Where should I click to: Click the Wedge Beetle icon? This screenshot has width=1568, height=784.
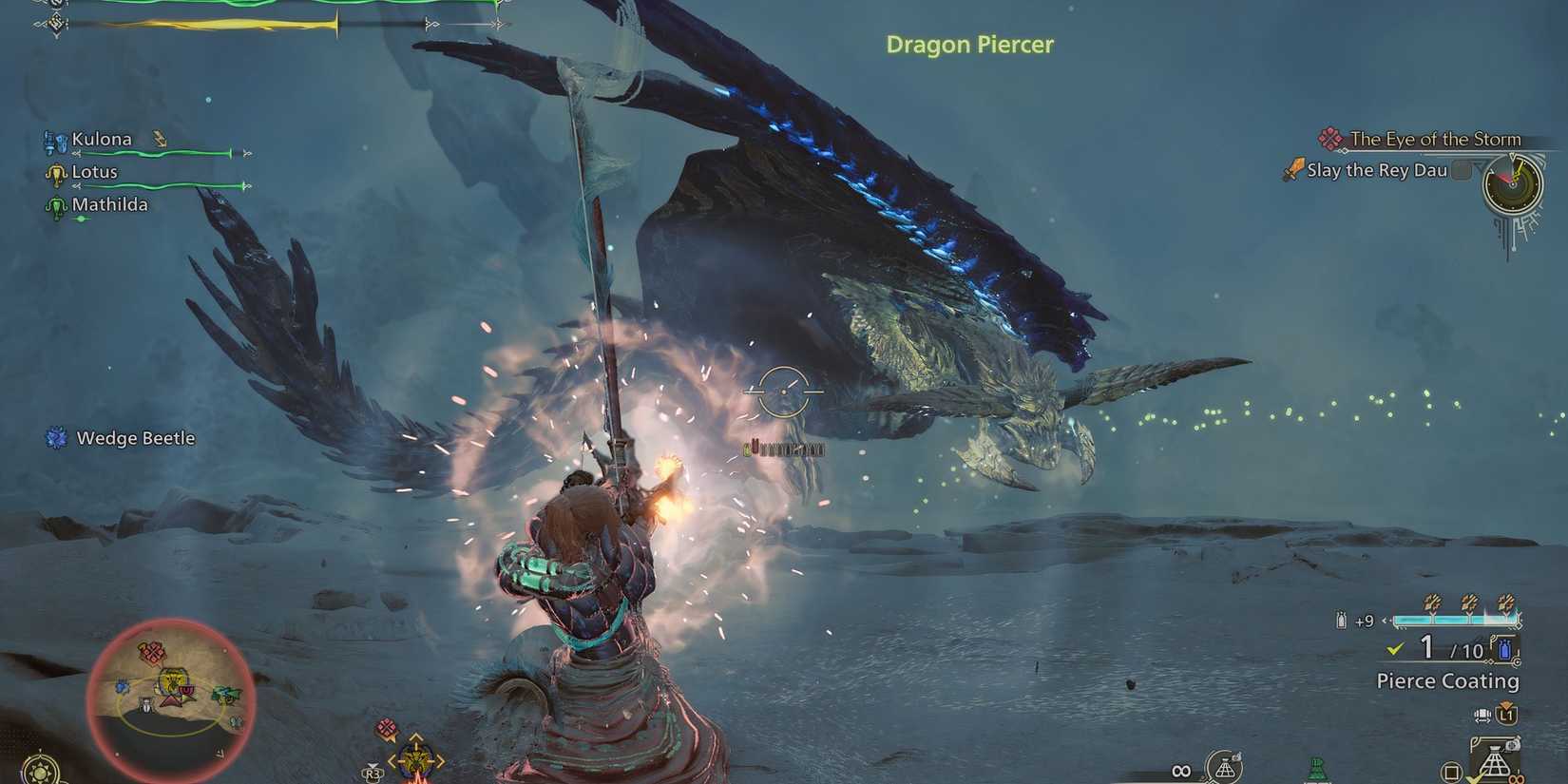point(55,438)
